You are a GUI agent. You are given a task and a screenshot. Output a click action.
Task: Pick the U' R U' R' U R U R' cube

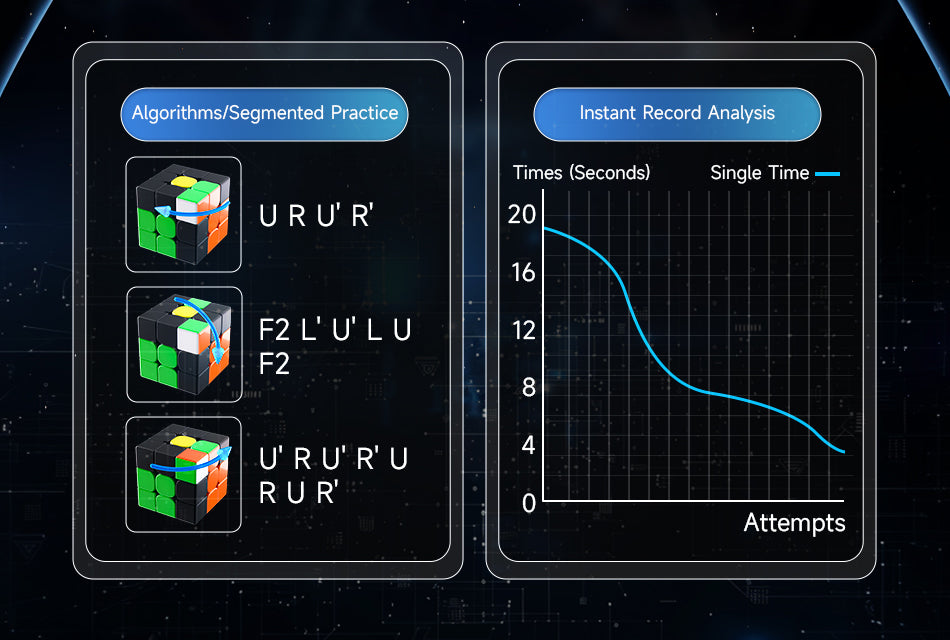click(x=183, y=474)
